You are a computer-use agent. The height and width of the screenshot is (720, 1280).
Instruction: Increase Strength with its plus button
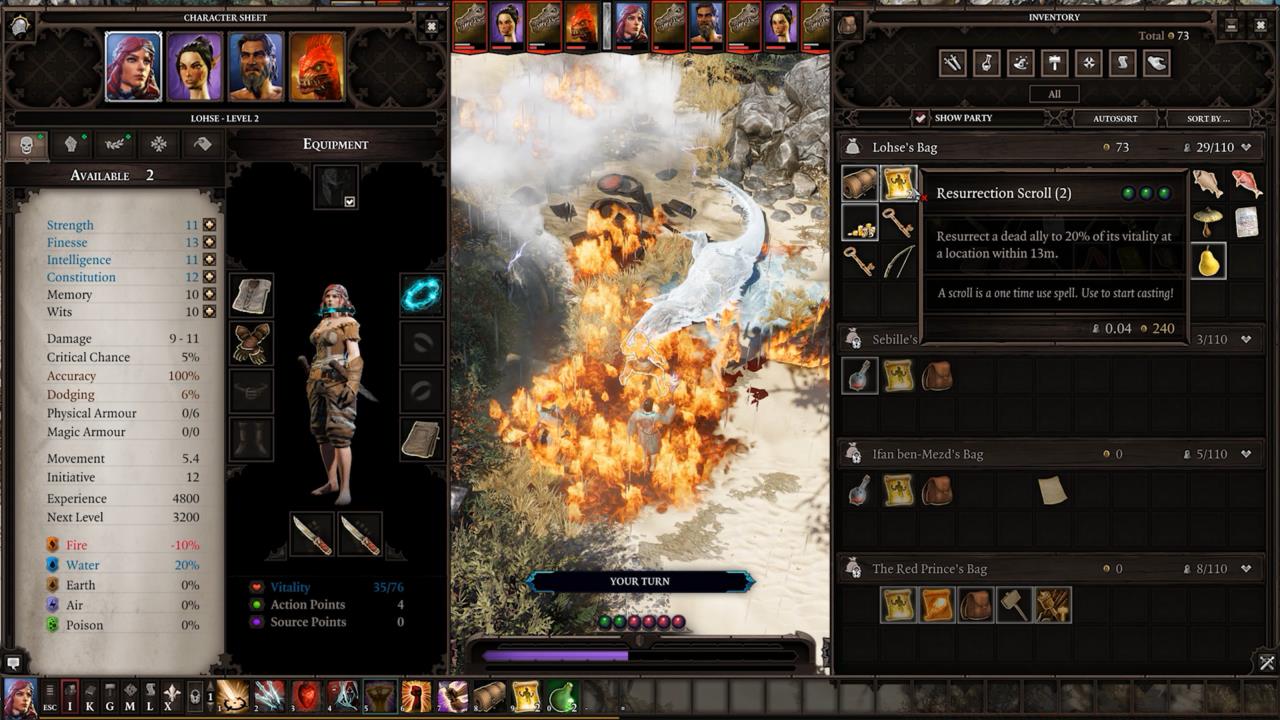tap(208, 224)
